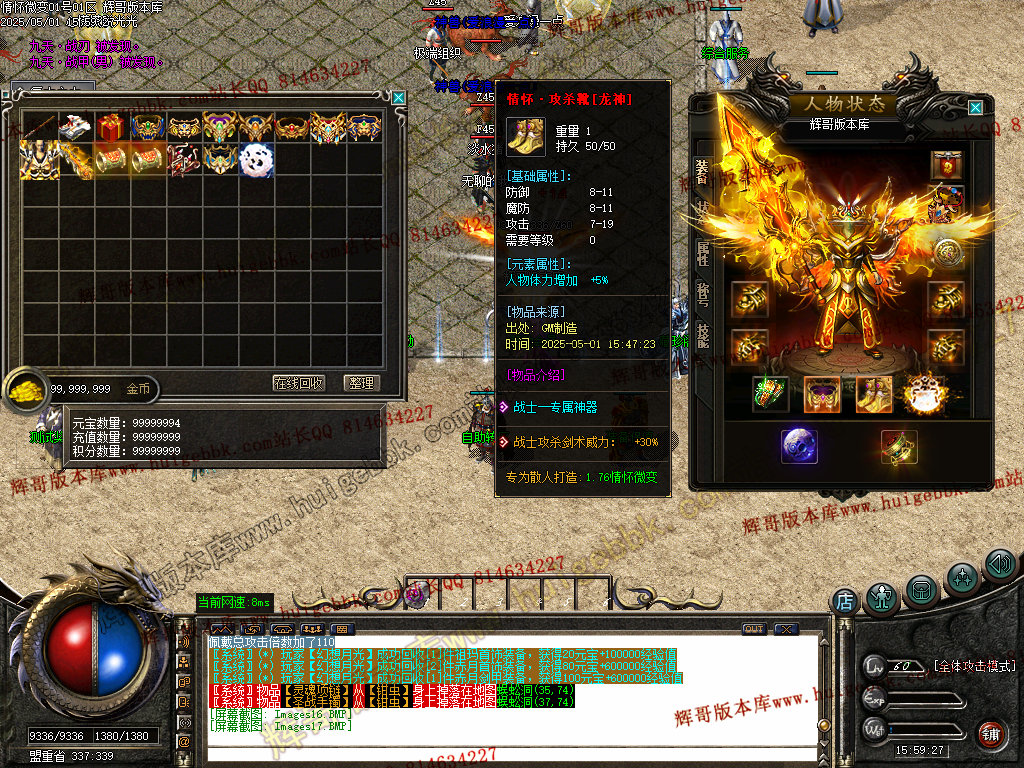Screen dimensions: 1024x768
Task: Select the golden armor costume item
Action: pos(38,159)
